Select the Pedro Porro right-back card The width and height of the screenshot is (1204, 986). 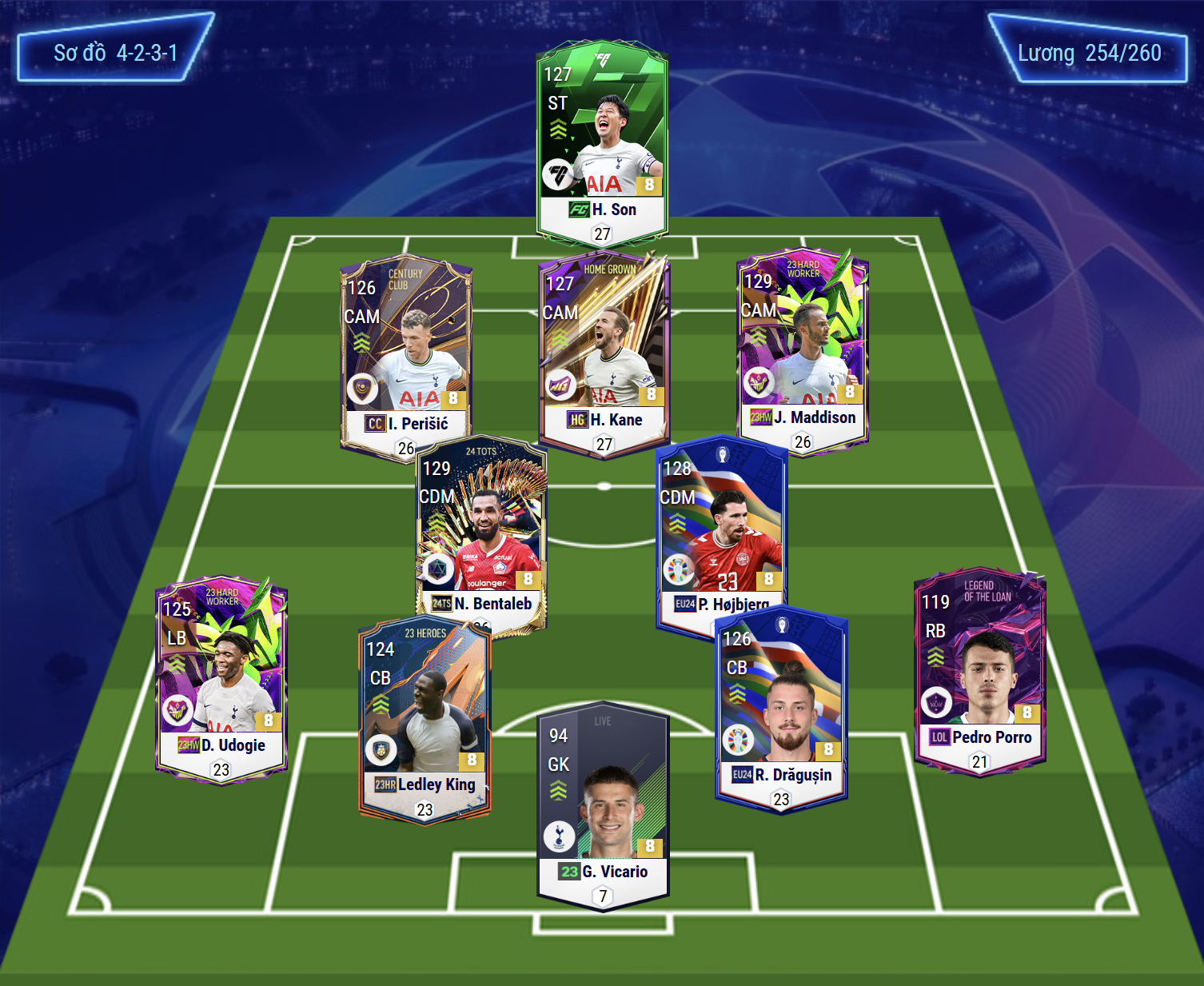980,672
